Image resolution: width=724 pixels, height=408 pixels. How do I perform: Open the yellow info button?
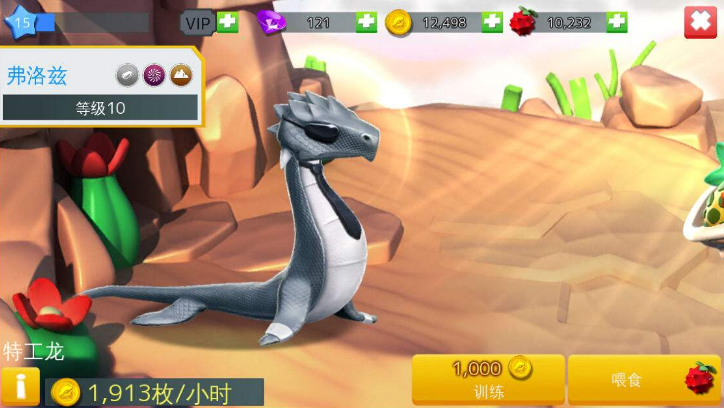[19, 387]
